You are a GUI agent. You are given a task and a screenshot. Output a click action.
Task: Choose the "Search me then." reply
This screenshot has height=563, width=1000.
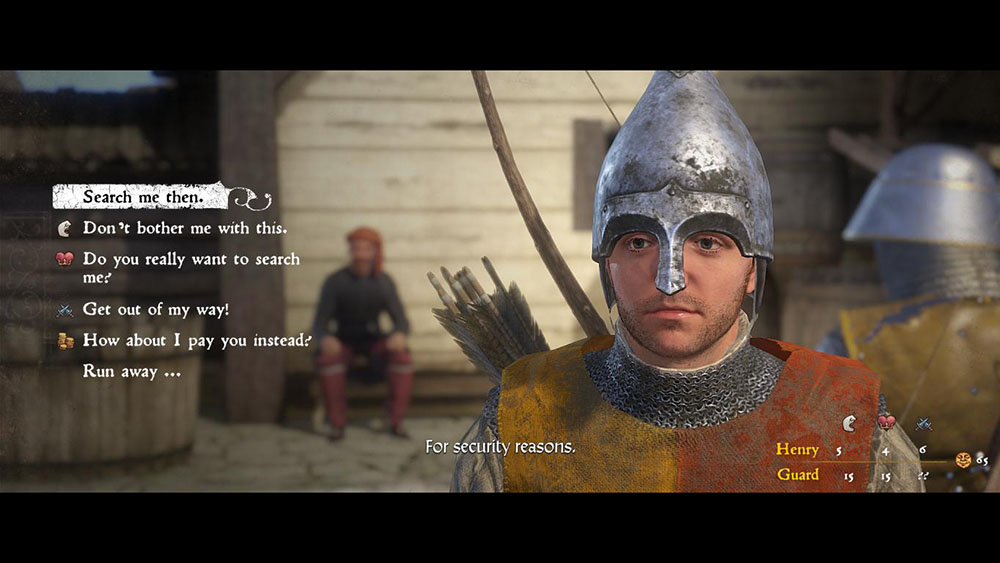coord(143,197)
